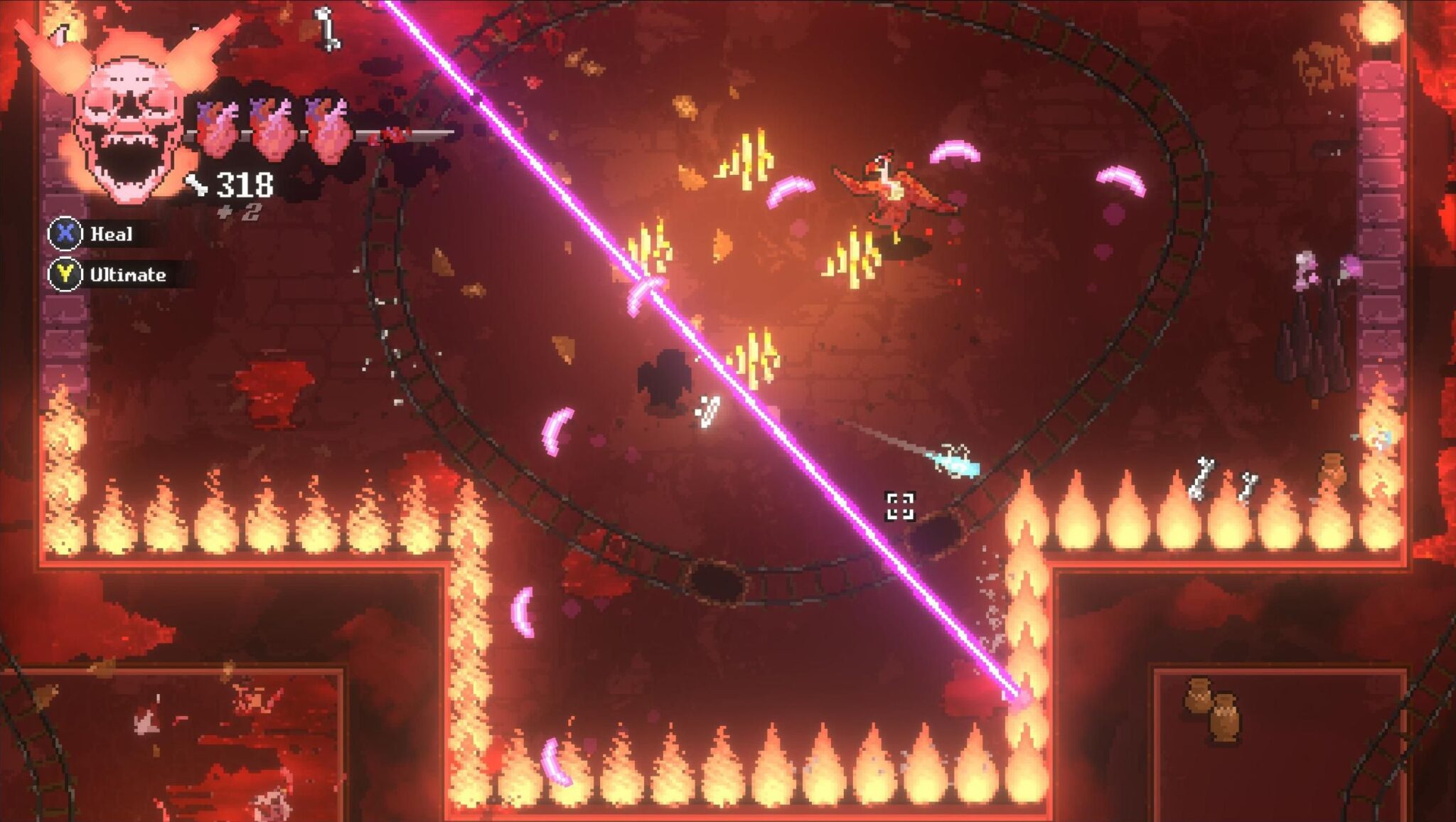The height and width of the screenshot is (822, 1456).
Task: Activate the Heal ability label
Action: pyautogui.click(x=111, y=234)
